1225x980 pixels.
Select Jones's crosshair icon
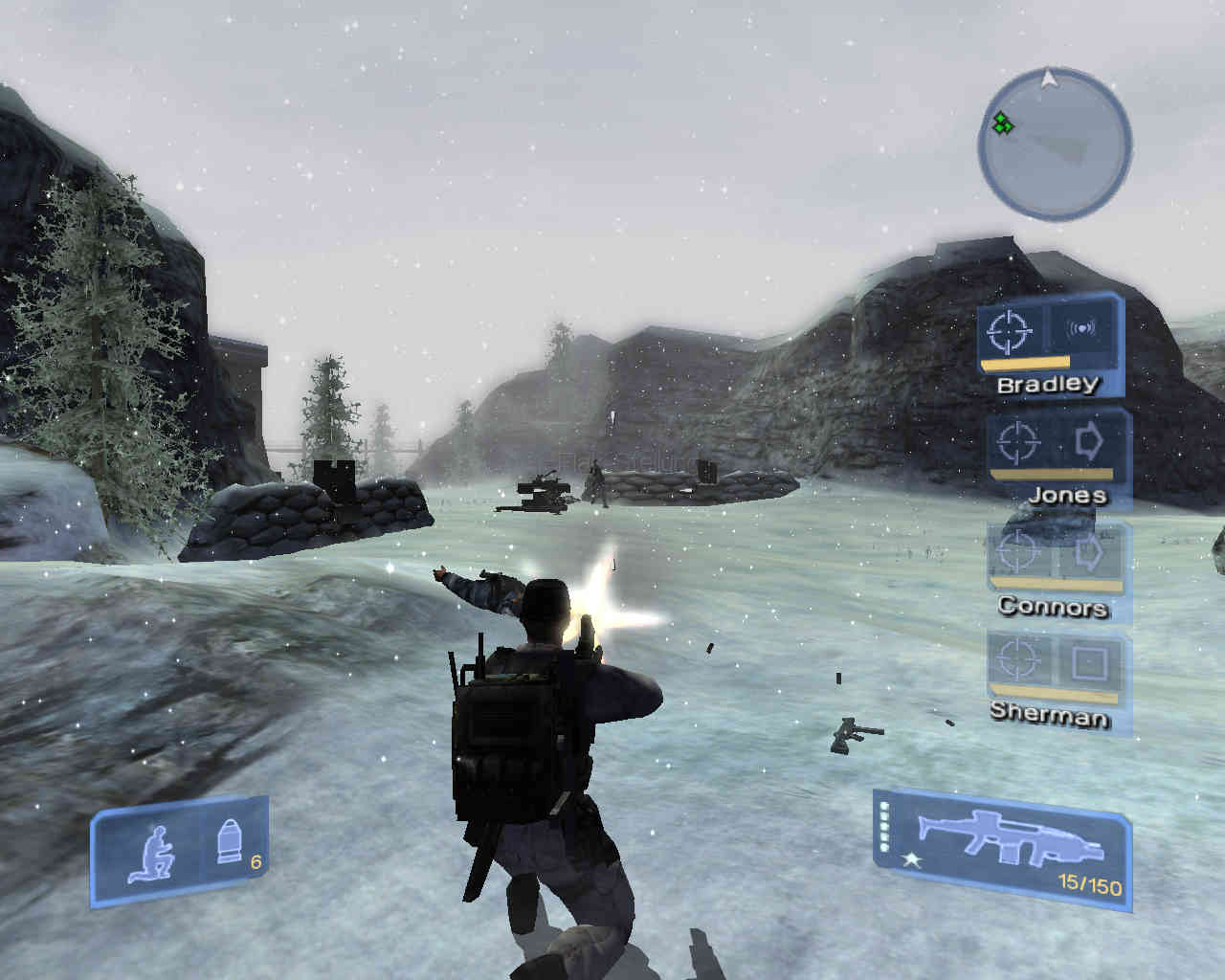[1016, 442]
